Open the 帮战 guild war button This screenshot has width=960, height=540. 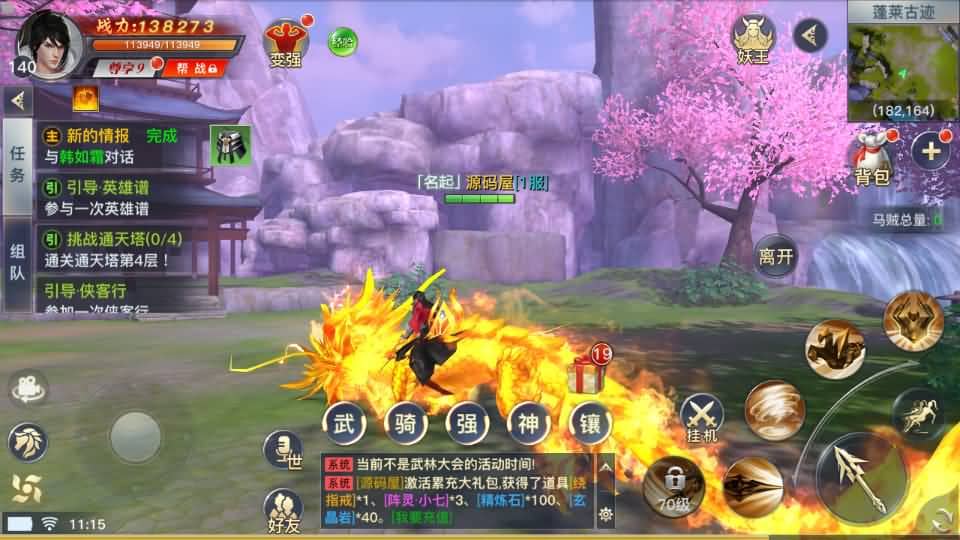190,67
